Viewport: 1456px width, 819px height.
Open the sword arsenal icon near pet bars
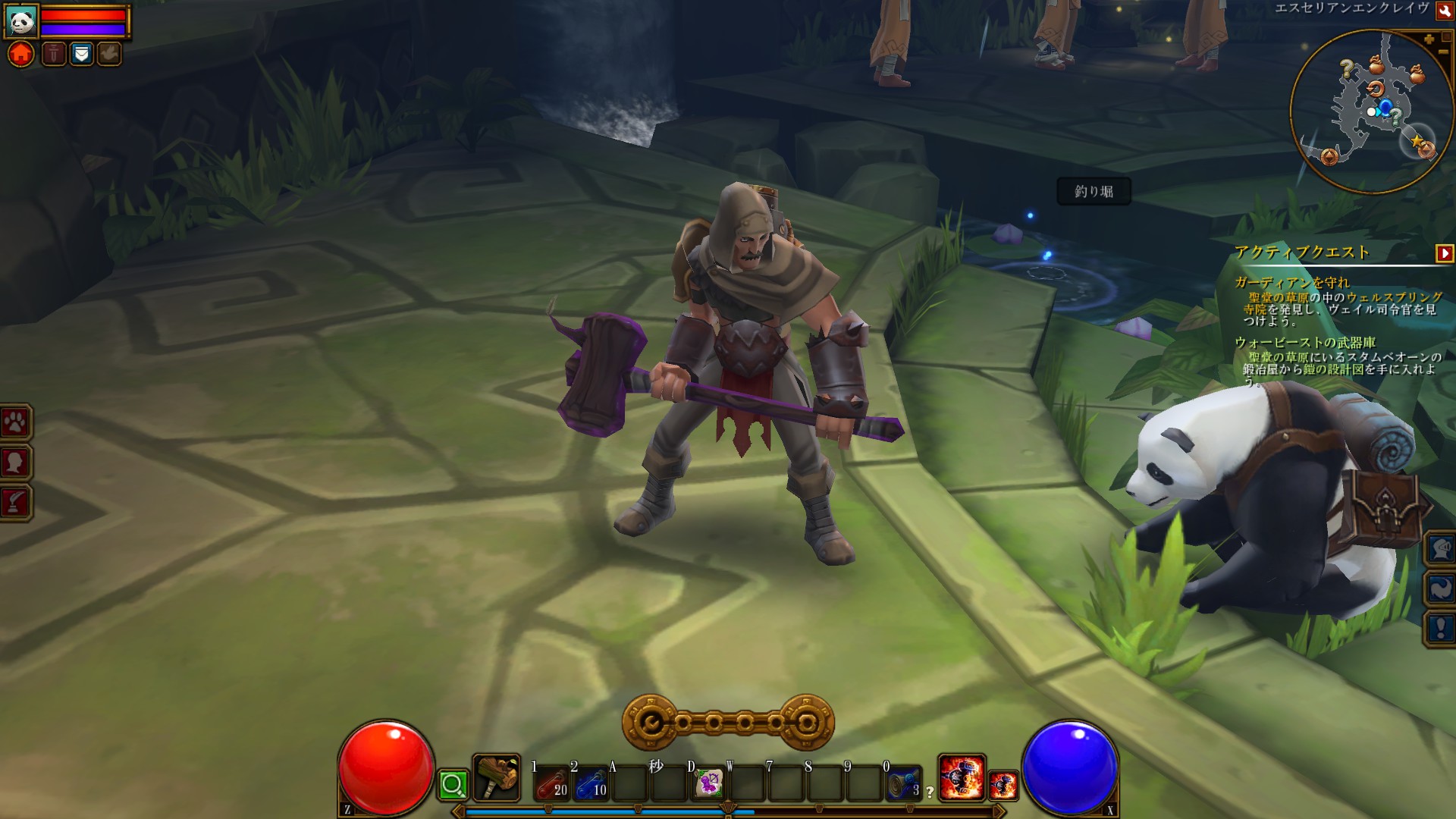[x=52, y=54]
